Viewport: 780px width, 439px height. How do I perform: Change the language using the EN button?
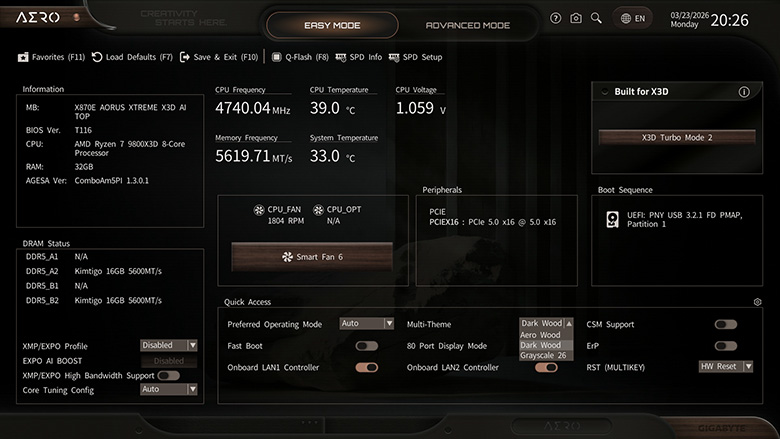click(x=634, y=18)
